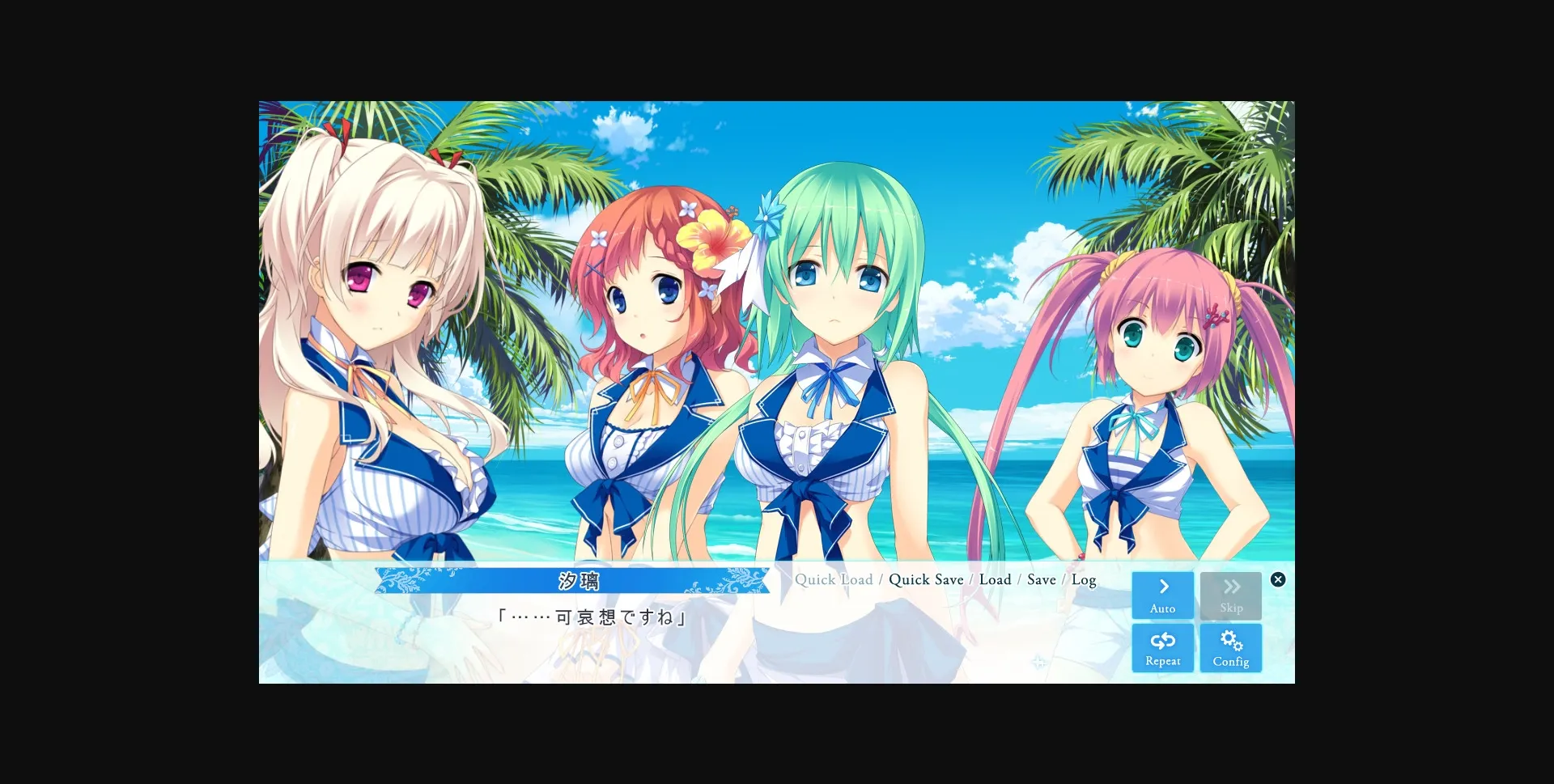Click the Skip double-arrow icon
The height and width of the screenshot is (784, 1554).
[x=1231, y=586]
